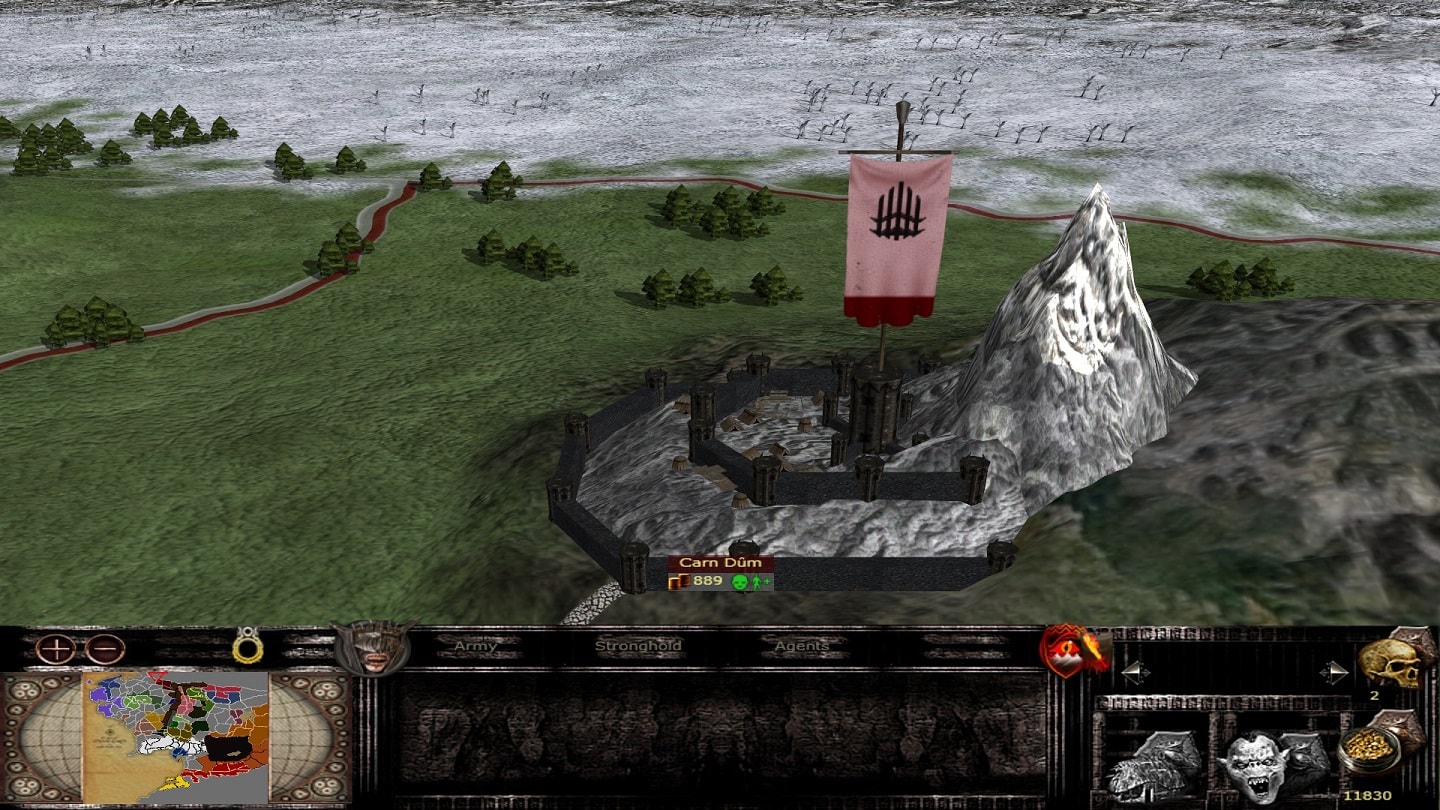Zoom in the minimap with the plus button
The height and width of the screenshot is (810, 1440).
click(x=56, y=649)
